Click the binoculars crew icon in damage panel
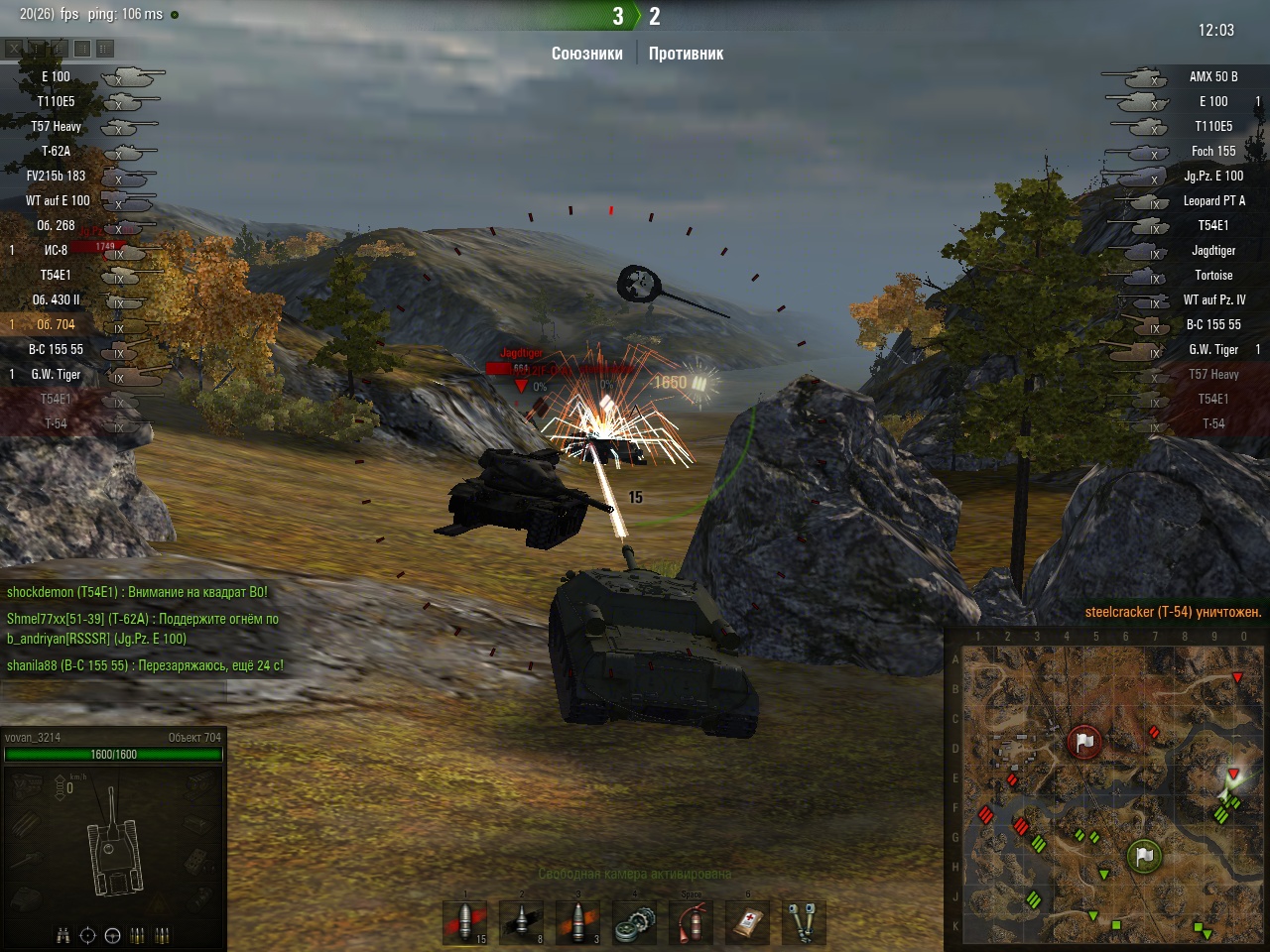The image size is (1270, 952). pyautogui.click(x=63, y=934)
